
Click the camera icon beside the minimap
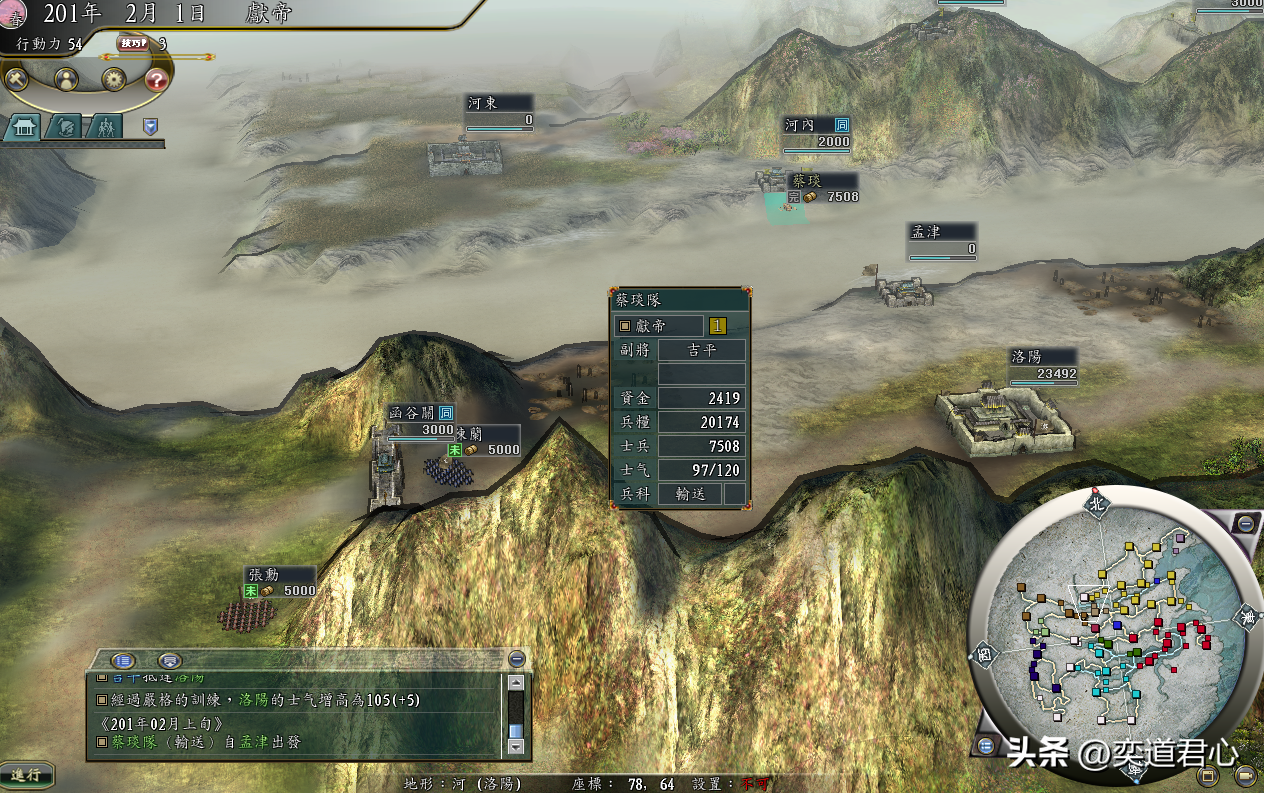[1245, 775]
